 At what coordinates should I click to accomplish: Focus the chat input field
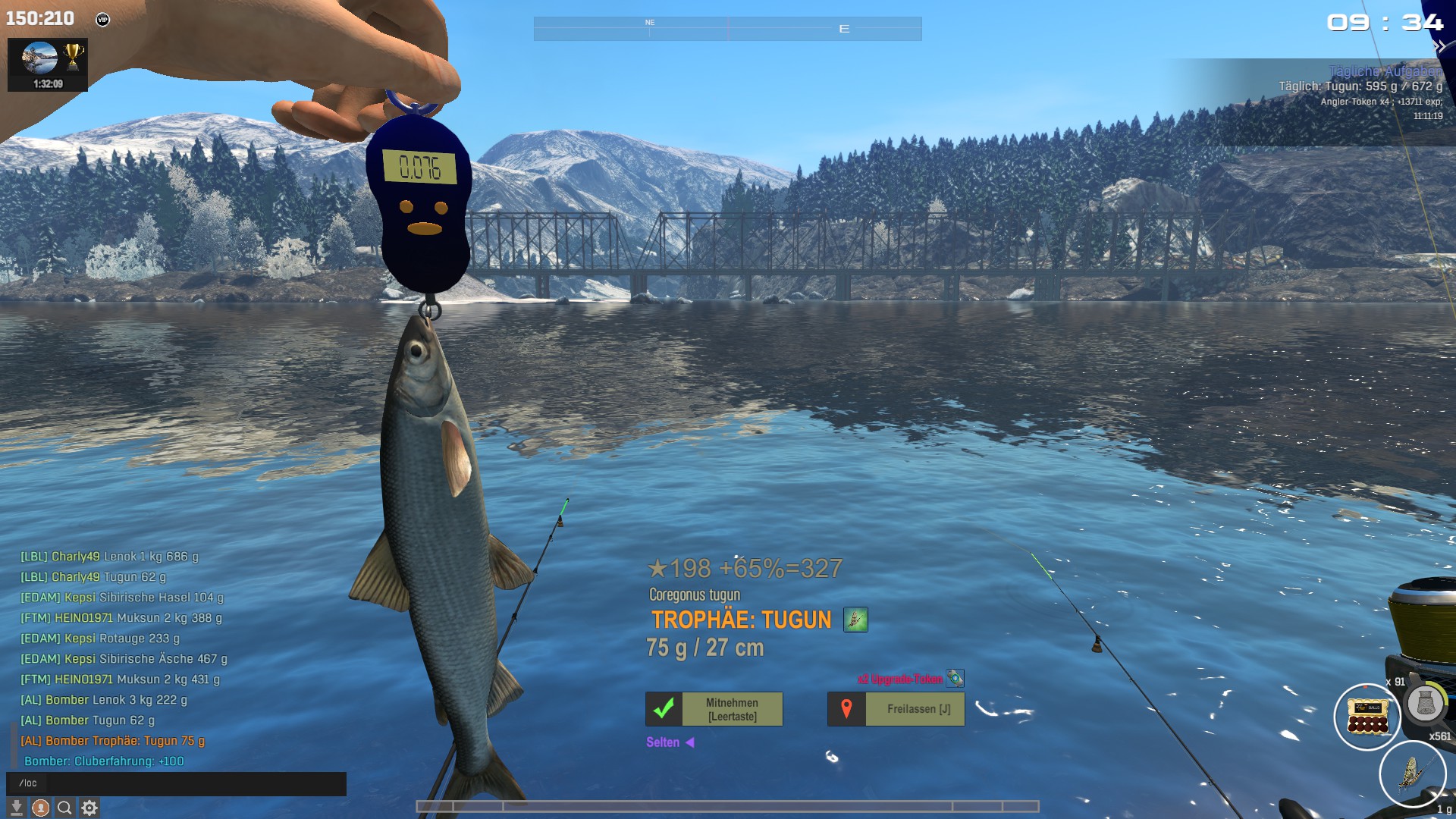(x=176, y=783)
